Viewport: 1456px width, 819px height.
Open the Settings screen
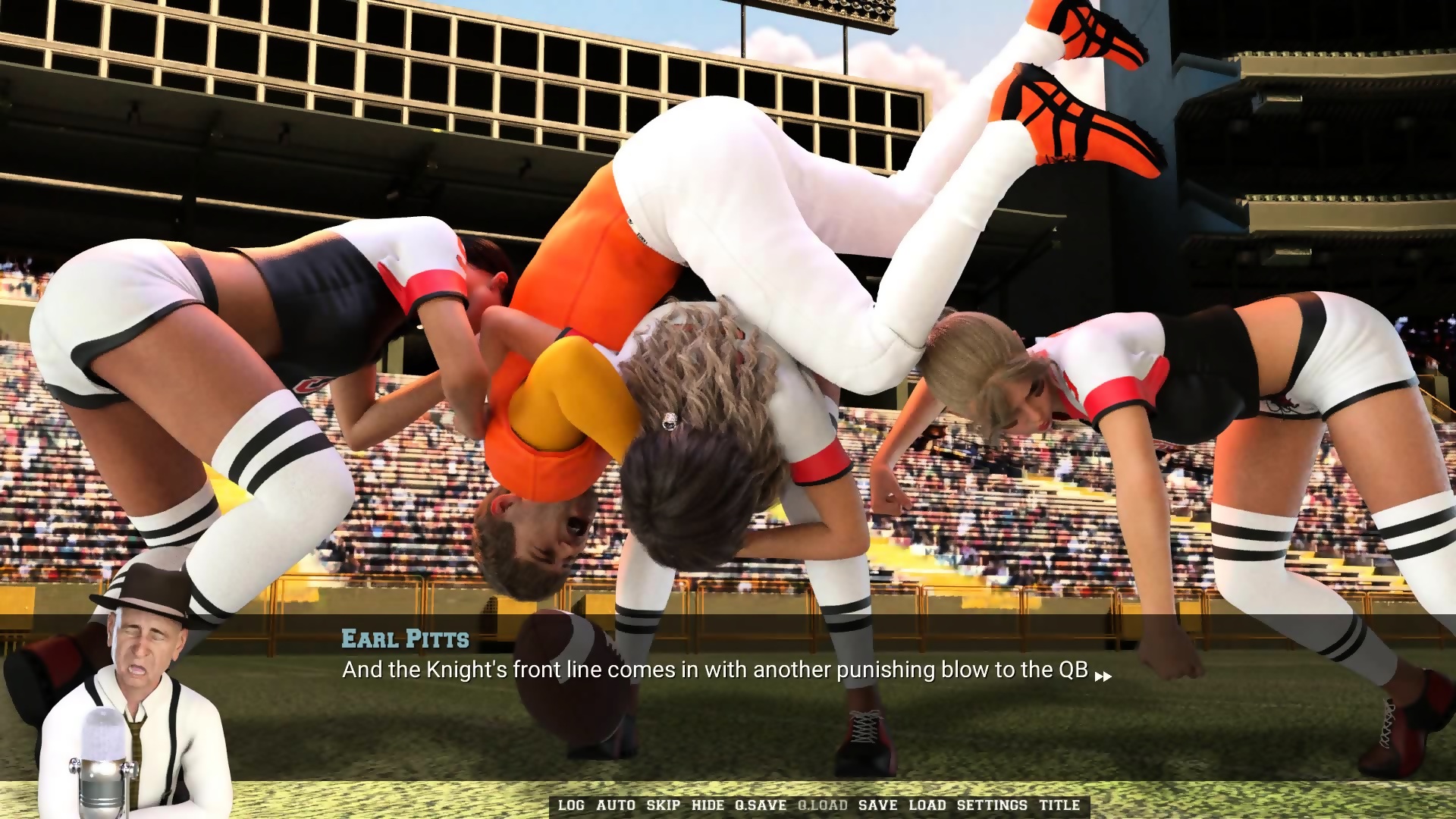(x=992, y=805)
